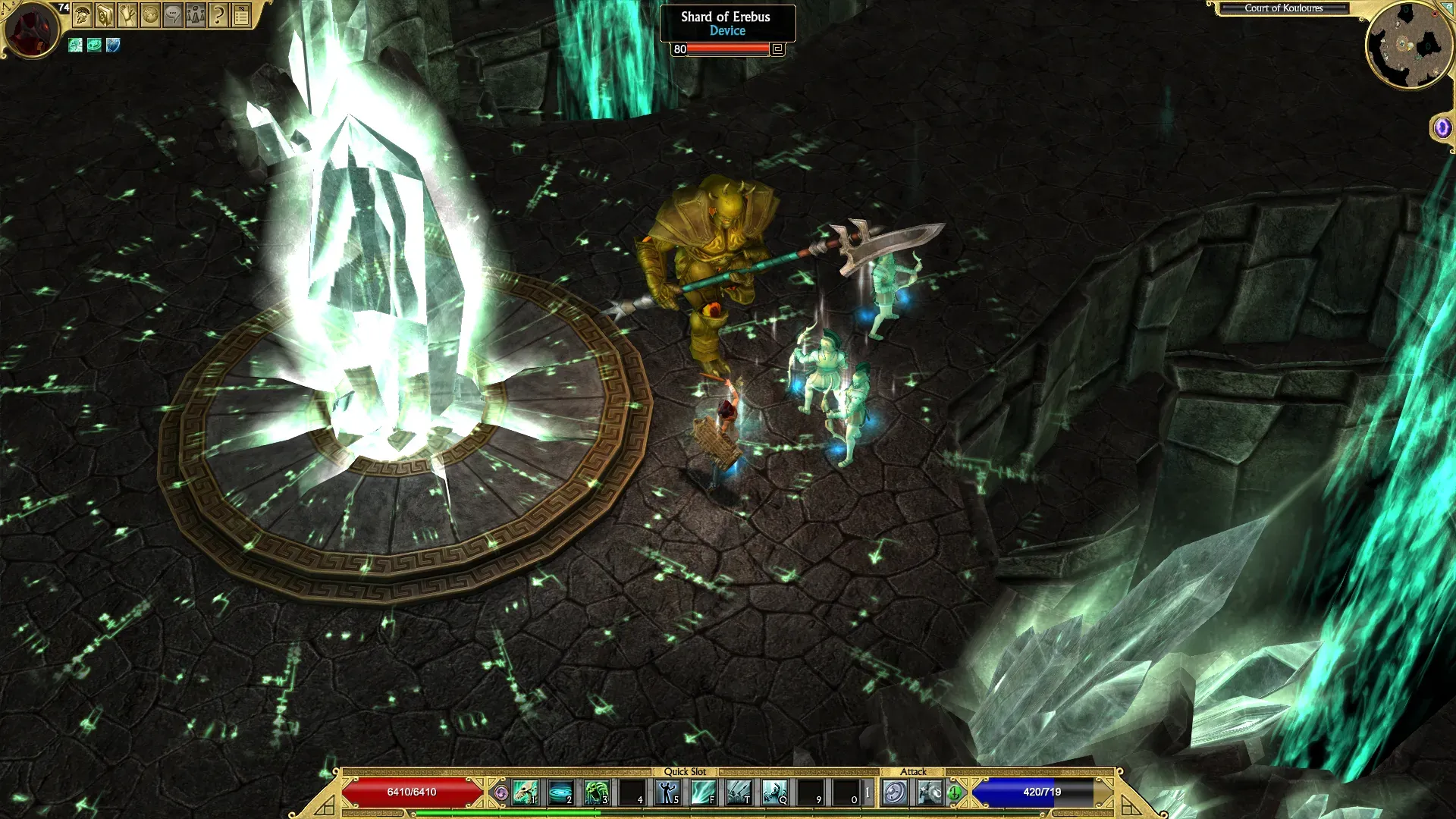Open the character window helmet icon
Image resolution: width=1456 pixels, height=819 pixels.
[83, 14]
